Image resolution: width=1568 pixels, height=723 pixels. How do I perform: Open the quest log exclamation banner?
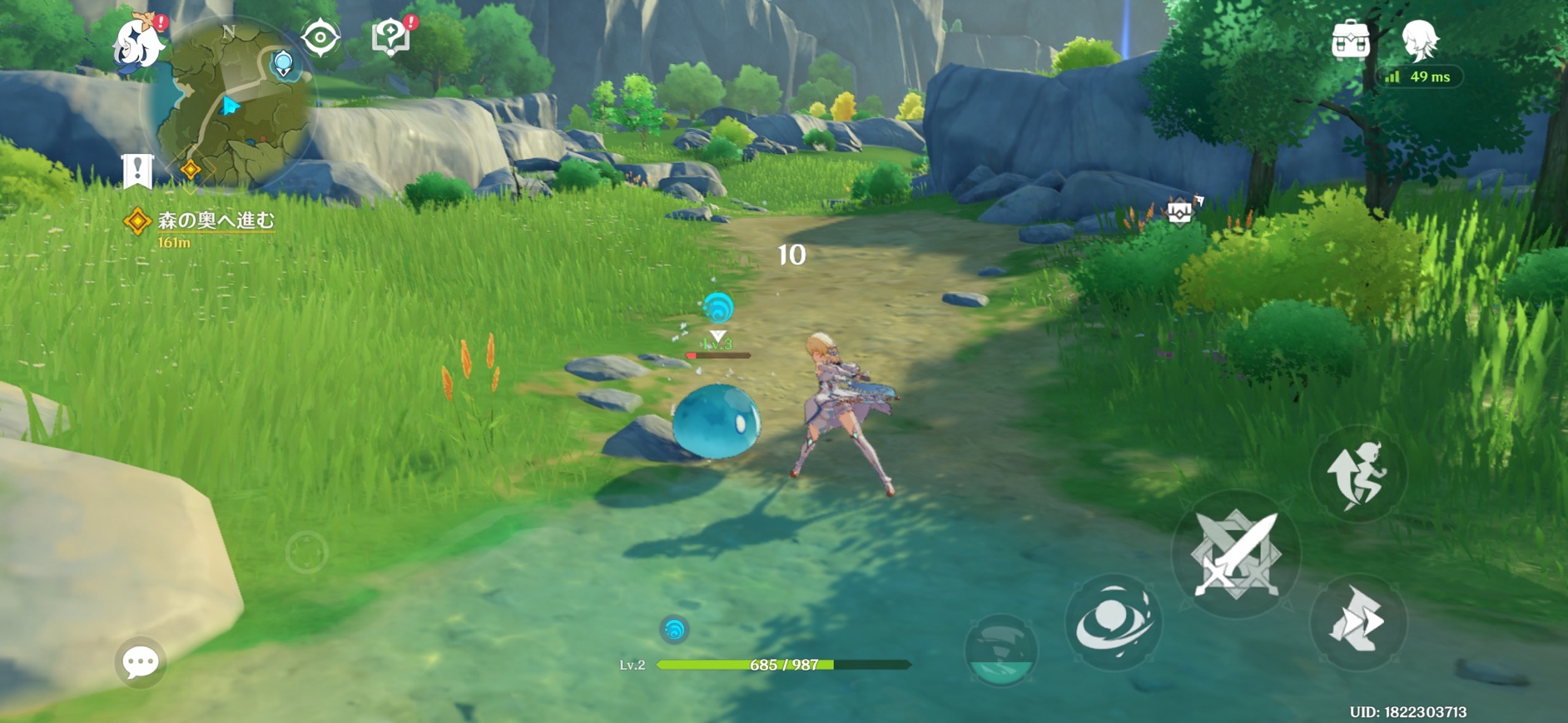[137, 171]
